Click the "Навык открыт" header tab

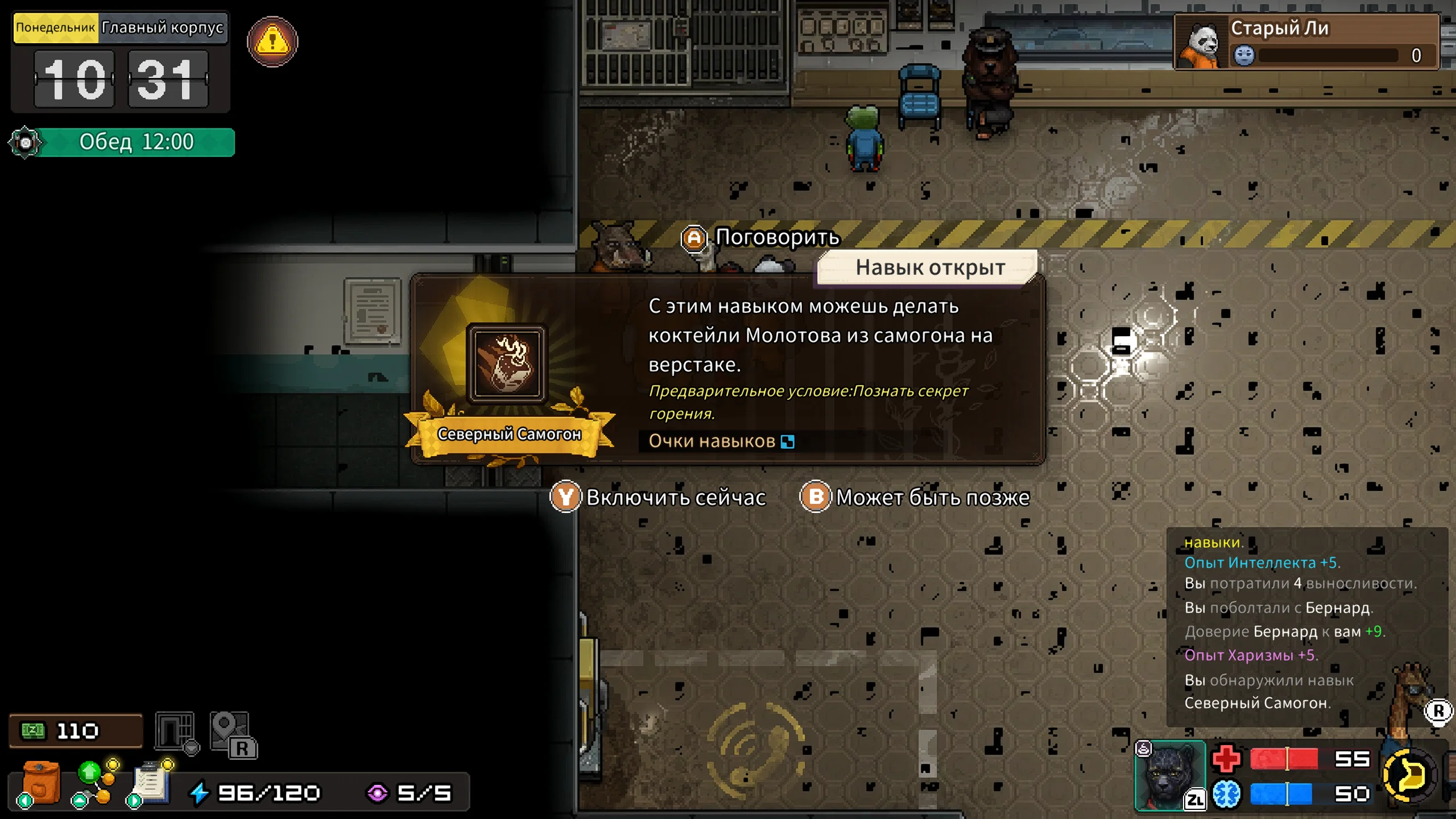pos(929,267)
